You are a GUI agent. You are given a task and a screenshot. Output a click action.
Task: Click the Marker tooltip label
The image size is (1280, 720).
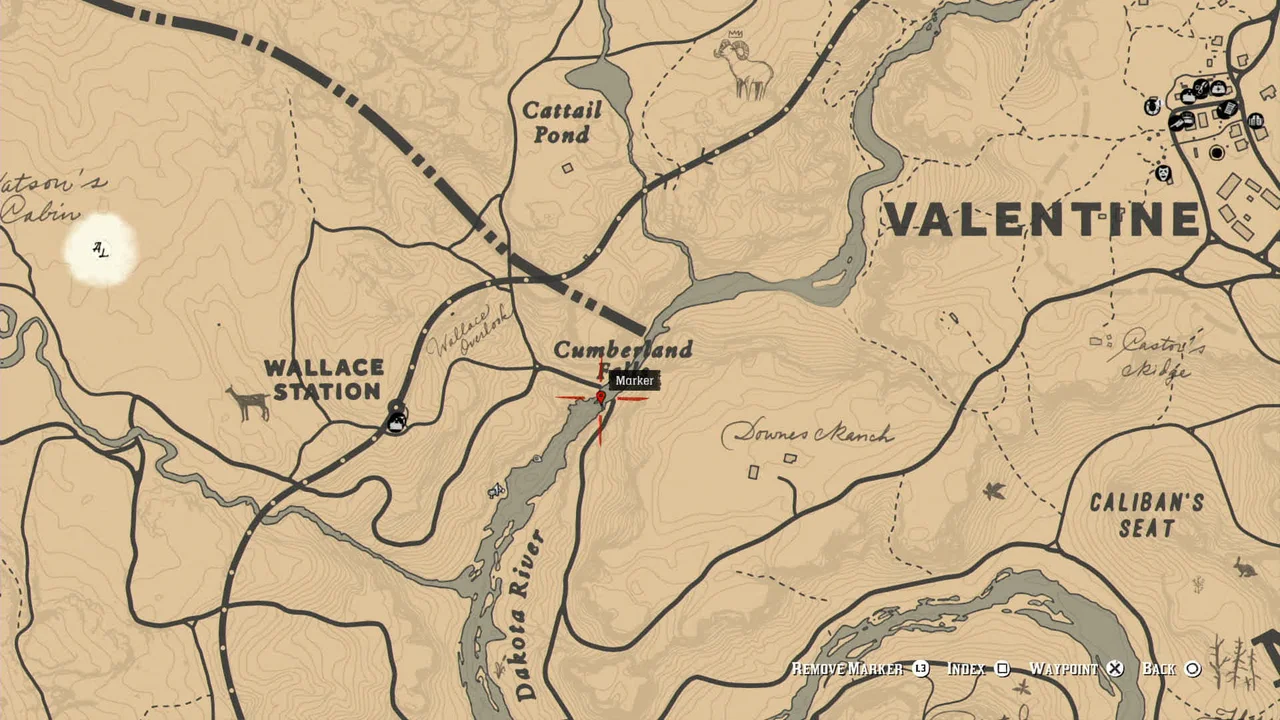pos(635,381)
